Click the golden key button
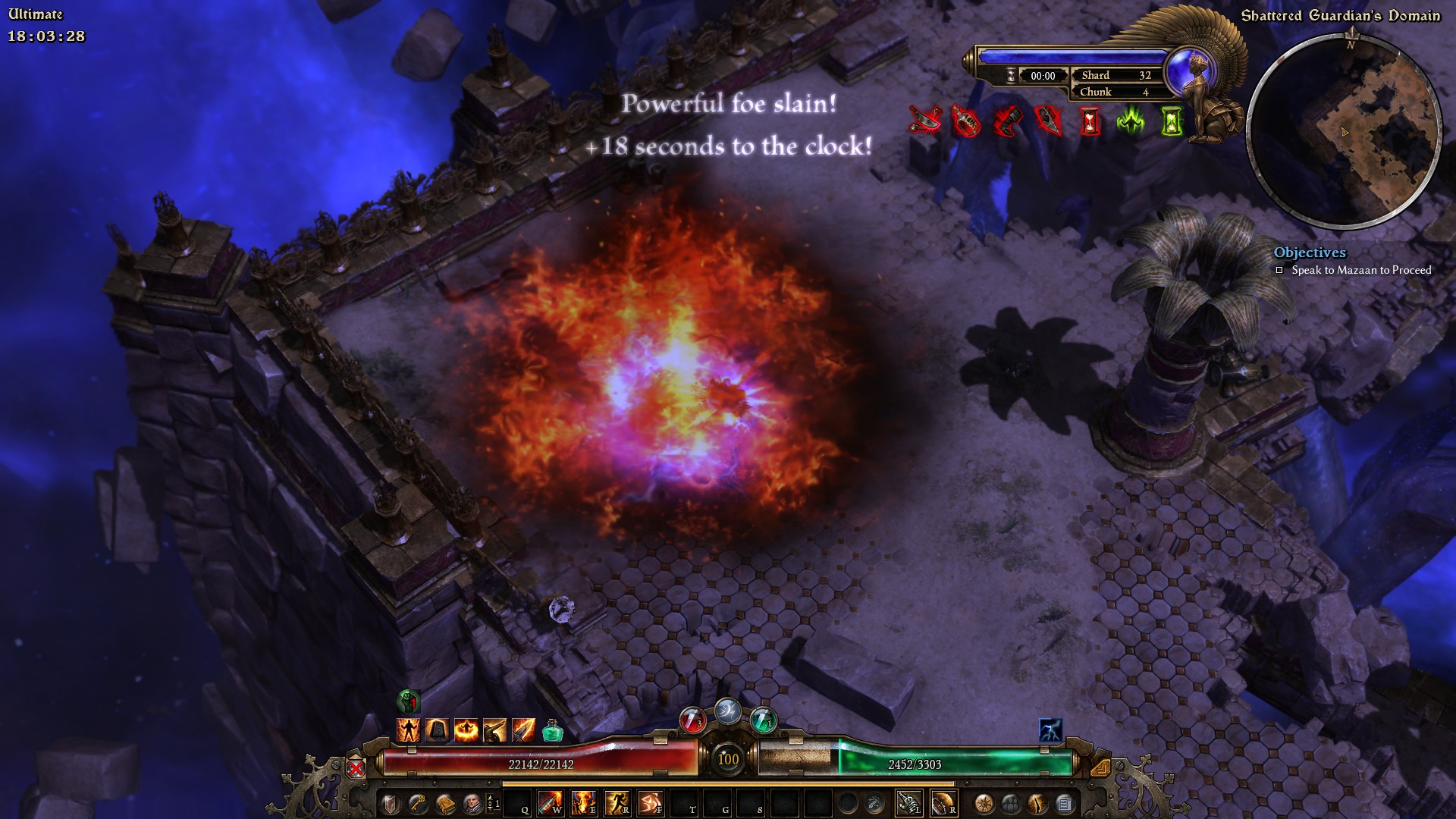Image resolution: width=1456 pixels, height=819 pixels. click(417, 804)
